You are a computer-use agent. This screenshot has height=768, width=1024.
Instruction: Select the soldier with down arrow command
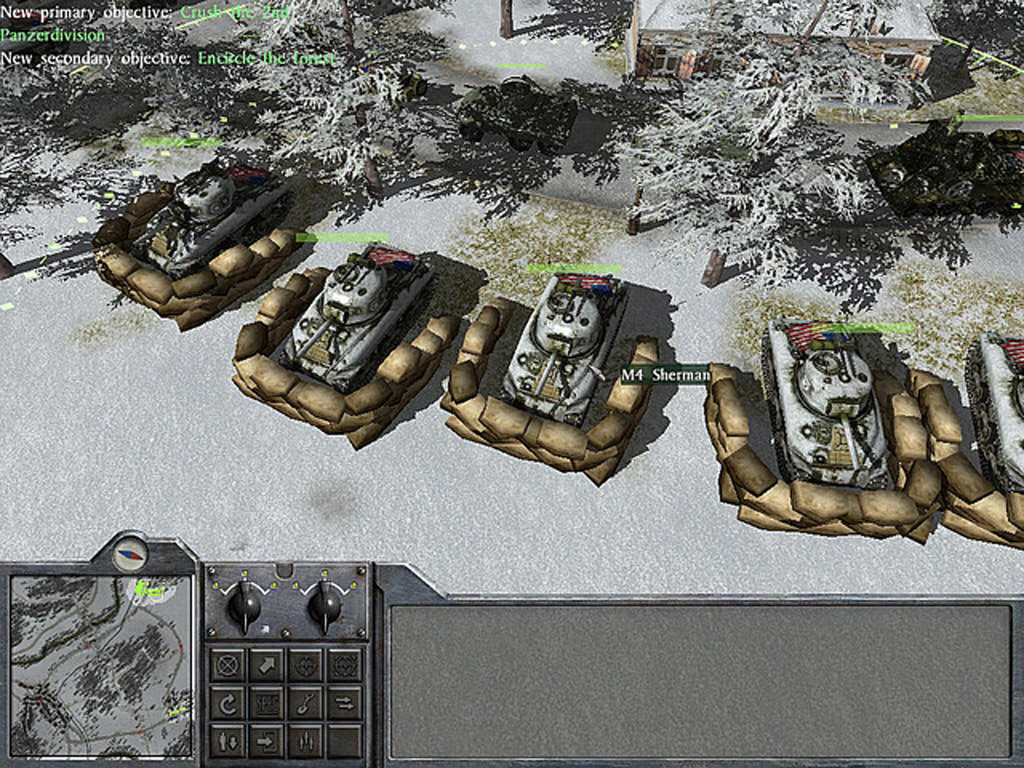228,741
